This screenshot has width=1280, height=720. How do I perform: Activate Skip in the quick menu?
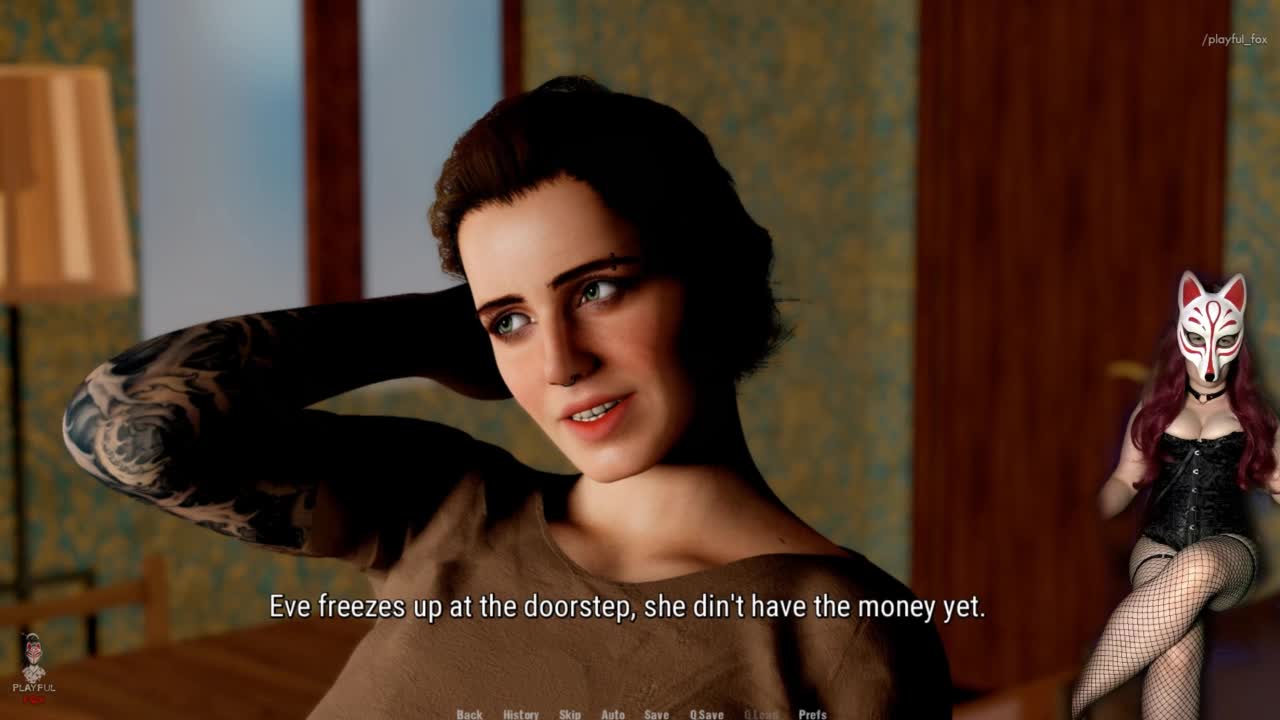click(570, 714)
